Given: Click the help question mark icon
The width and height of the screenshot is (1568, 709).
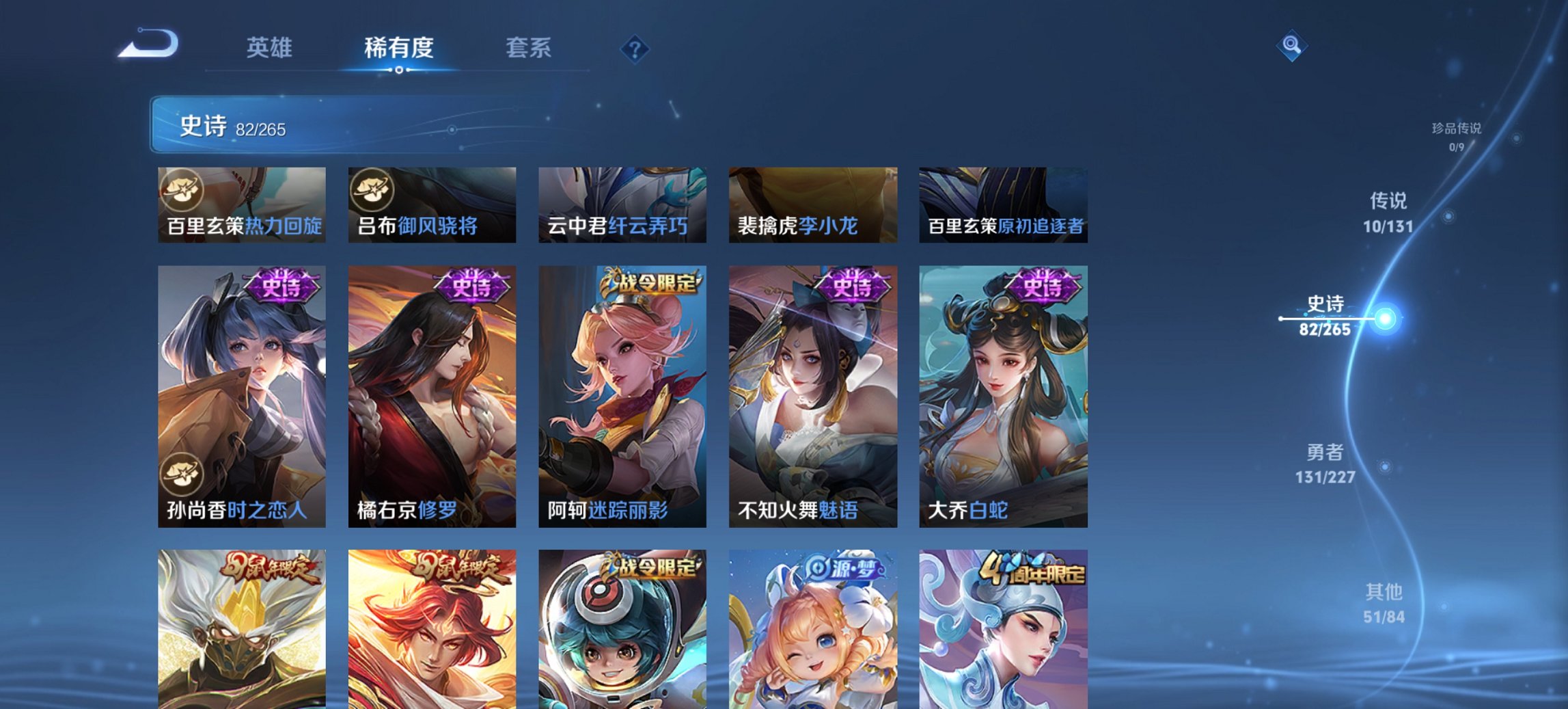Looking at the screenshot, I should pos(635,48).
